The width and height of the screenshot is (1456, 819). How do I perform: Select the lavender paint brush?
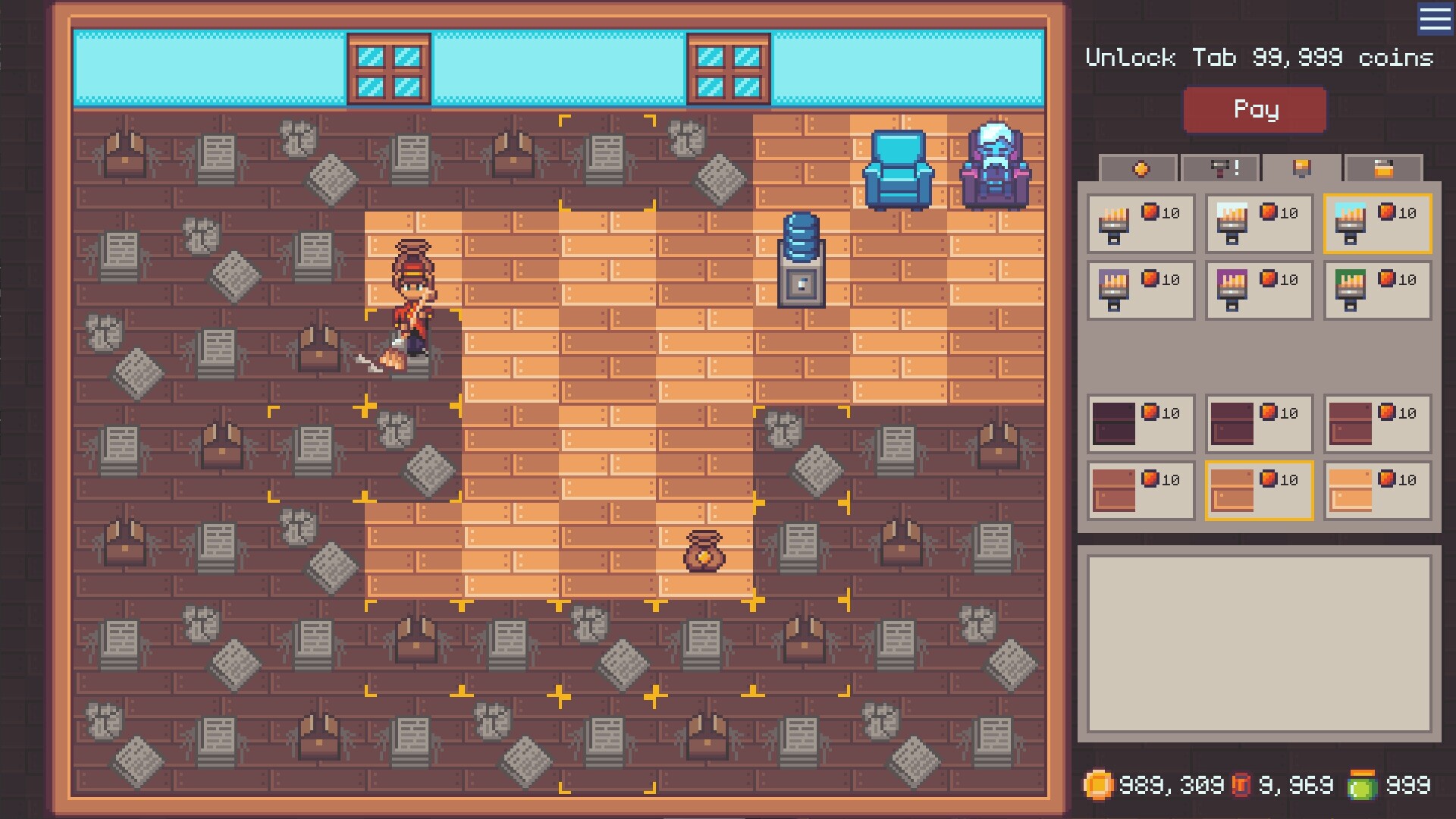[1141, 292]
